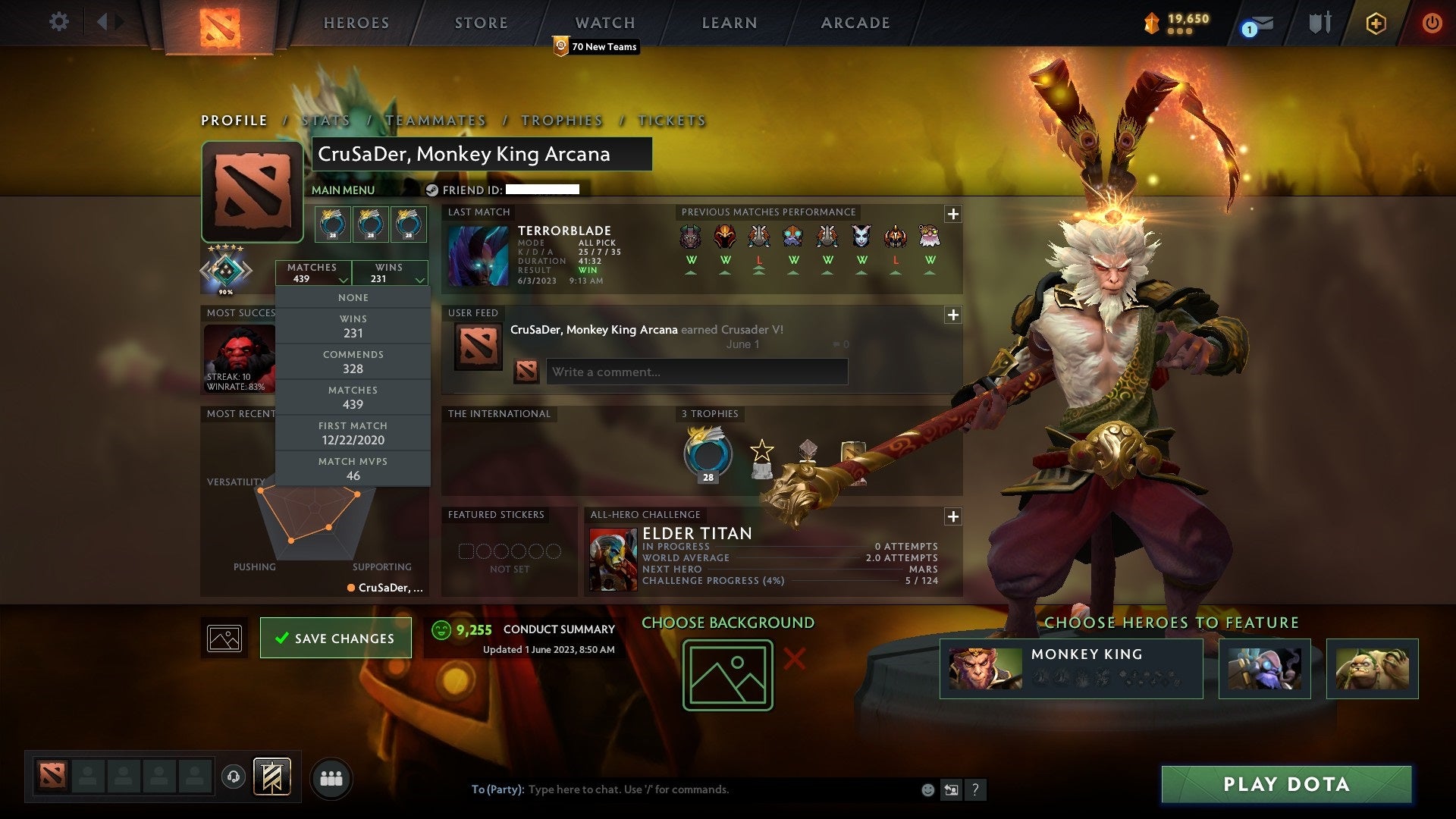Open the friends list icon
Image resolution: width=1456 pixels, height=819 pixels.
(331, 777)
